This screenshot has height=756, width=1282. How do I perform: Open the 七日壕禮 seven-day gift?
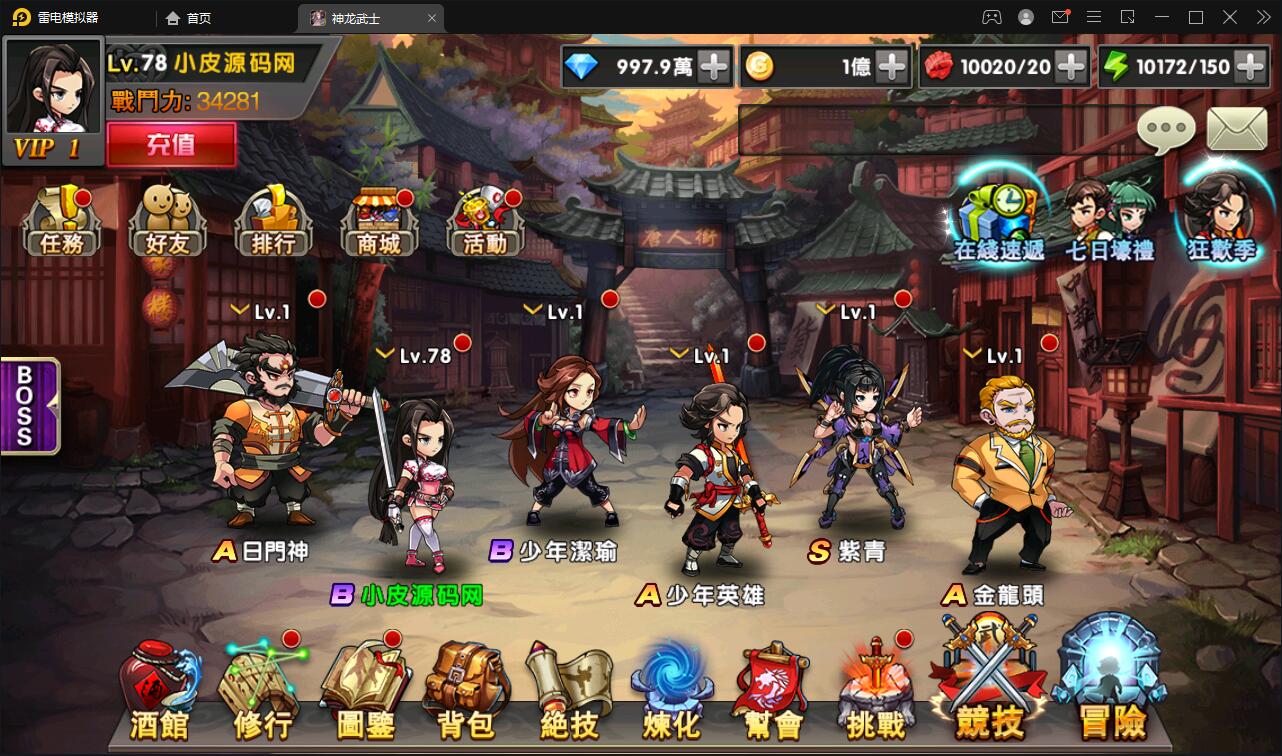1109,220
